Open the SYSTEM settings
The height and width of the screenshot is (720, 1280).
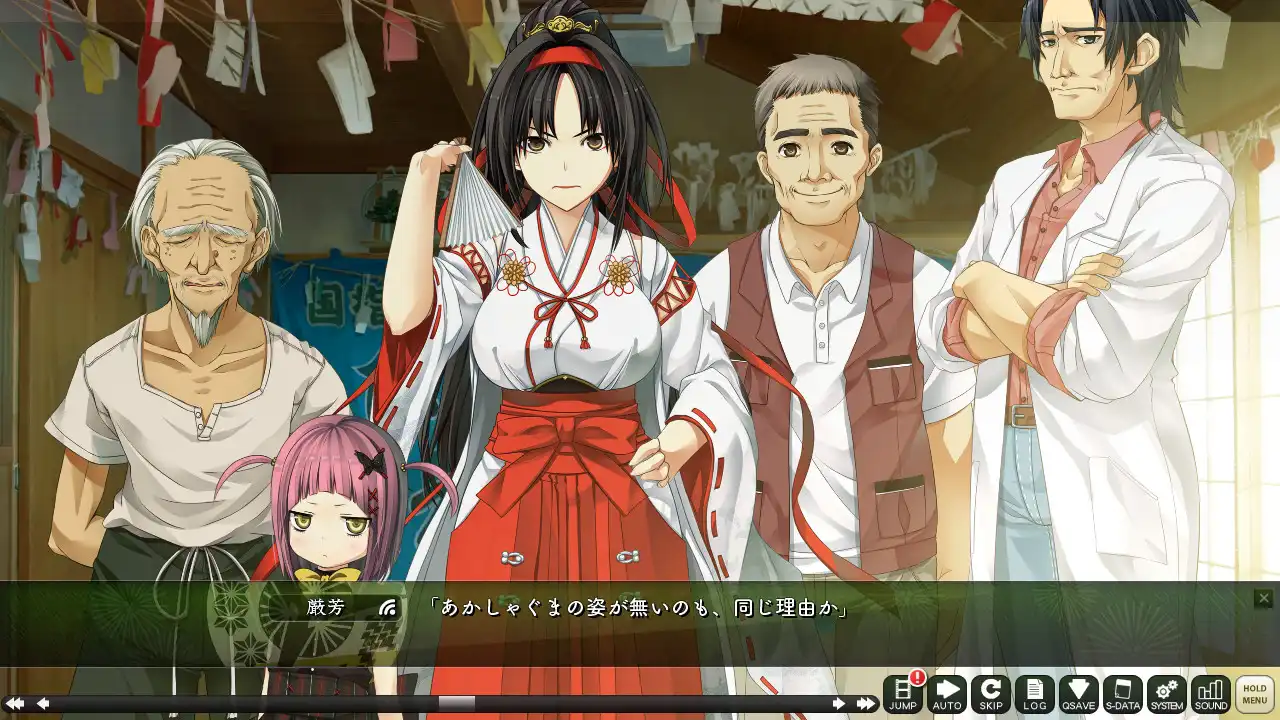click(1167, 694)
